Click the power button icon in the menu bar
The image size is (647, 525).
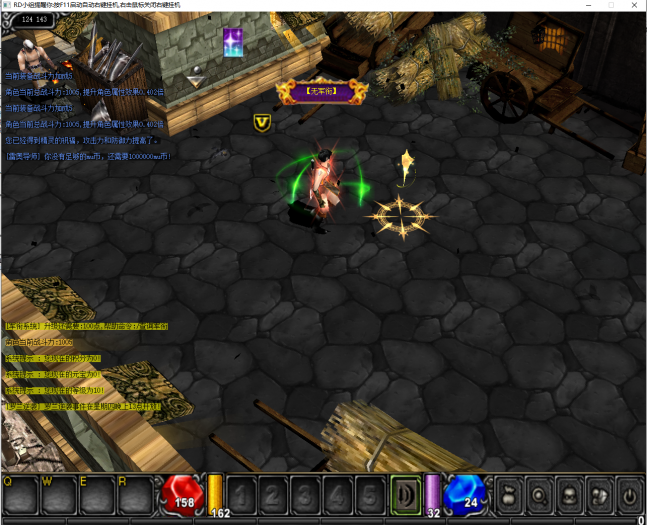click(628, 495)
